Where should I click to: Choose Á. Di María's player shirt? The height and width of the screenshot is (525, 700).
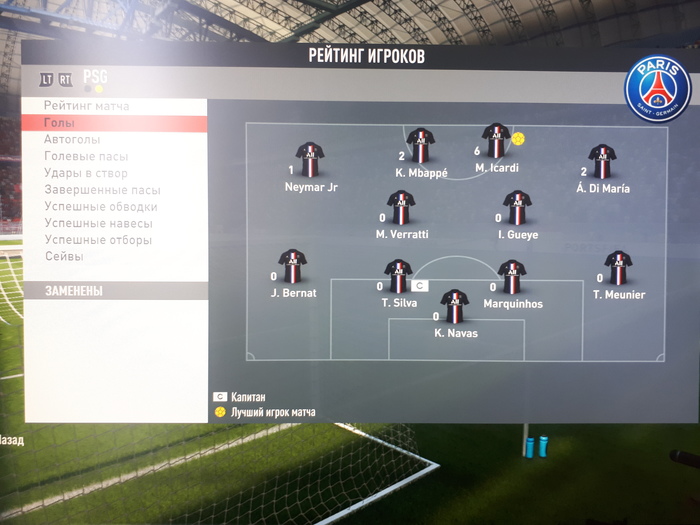pyautogui.click(x=602, y=161)
